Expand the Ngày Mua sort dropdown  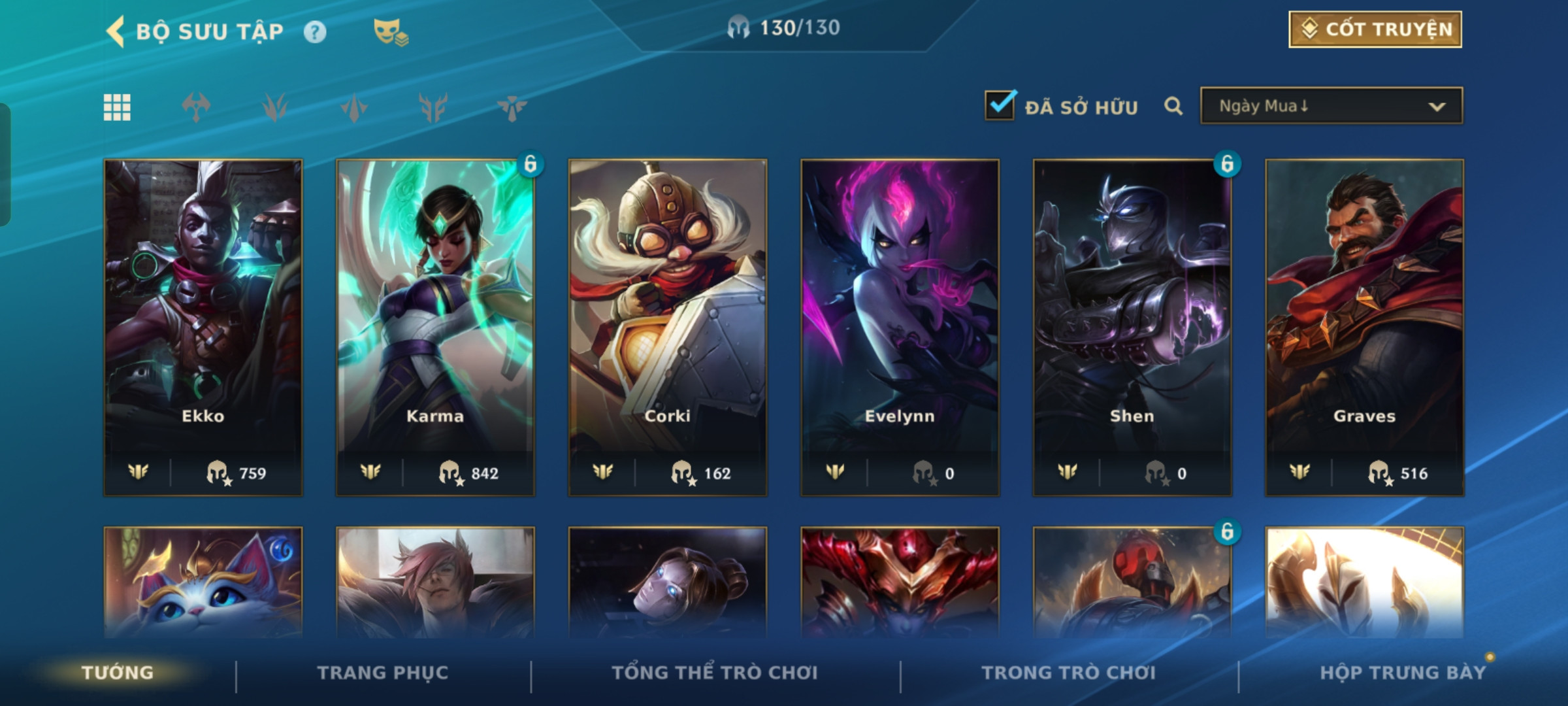click(1331, 106)
